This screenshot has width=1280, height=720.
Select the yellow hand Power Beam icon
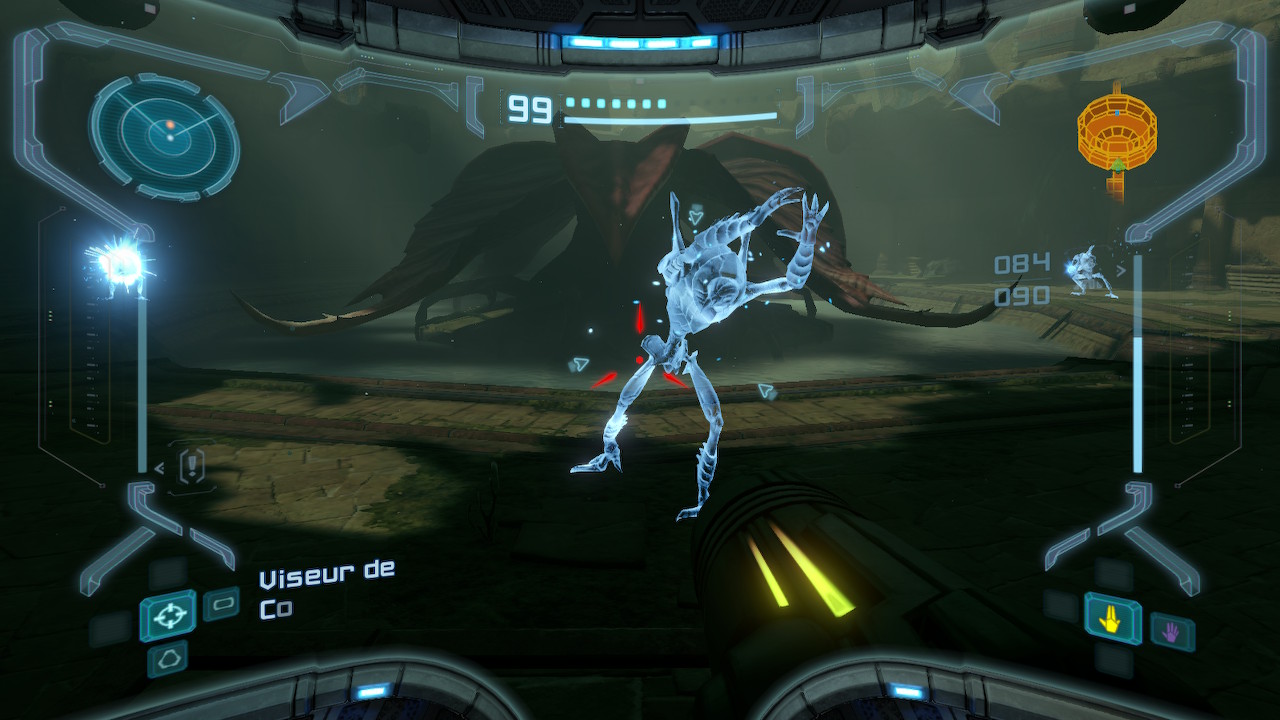[1112, 618]
